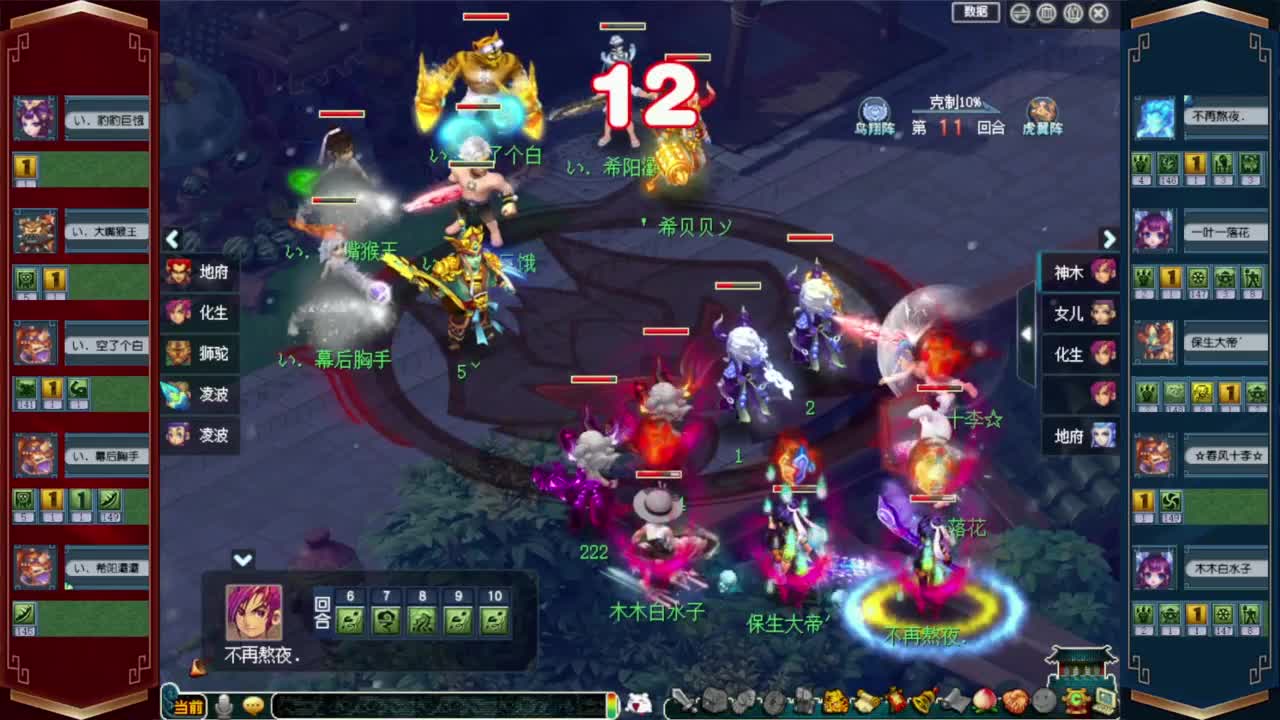The image size is (1280, 720).
Task: Select the 虎翼阵 formation icon at top
Action: pos(1043,110)
